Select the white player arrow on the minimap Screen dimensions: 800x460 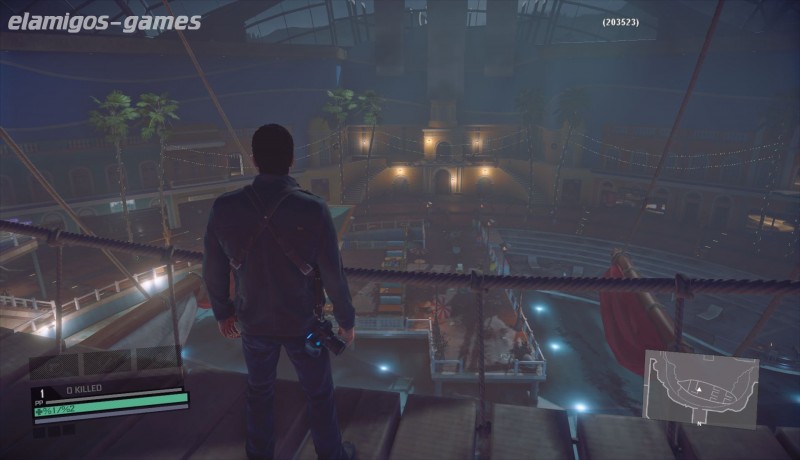(700, 387)
